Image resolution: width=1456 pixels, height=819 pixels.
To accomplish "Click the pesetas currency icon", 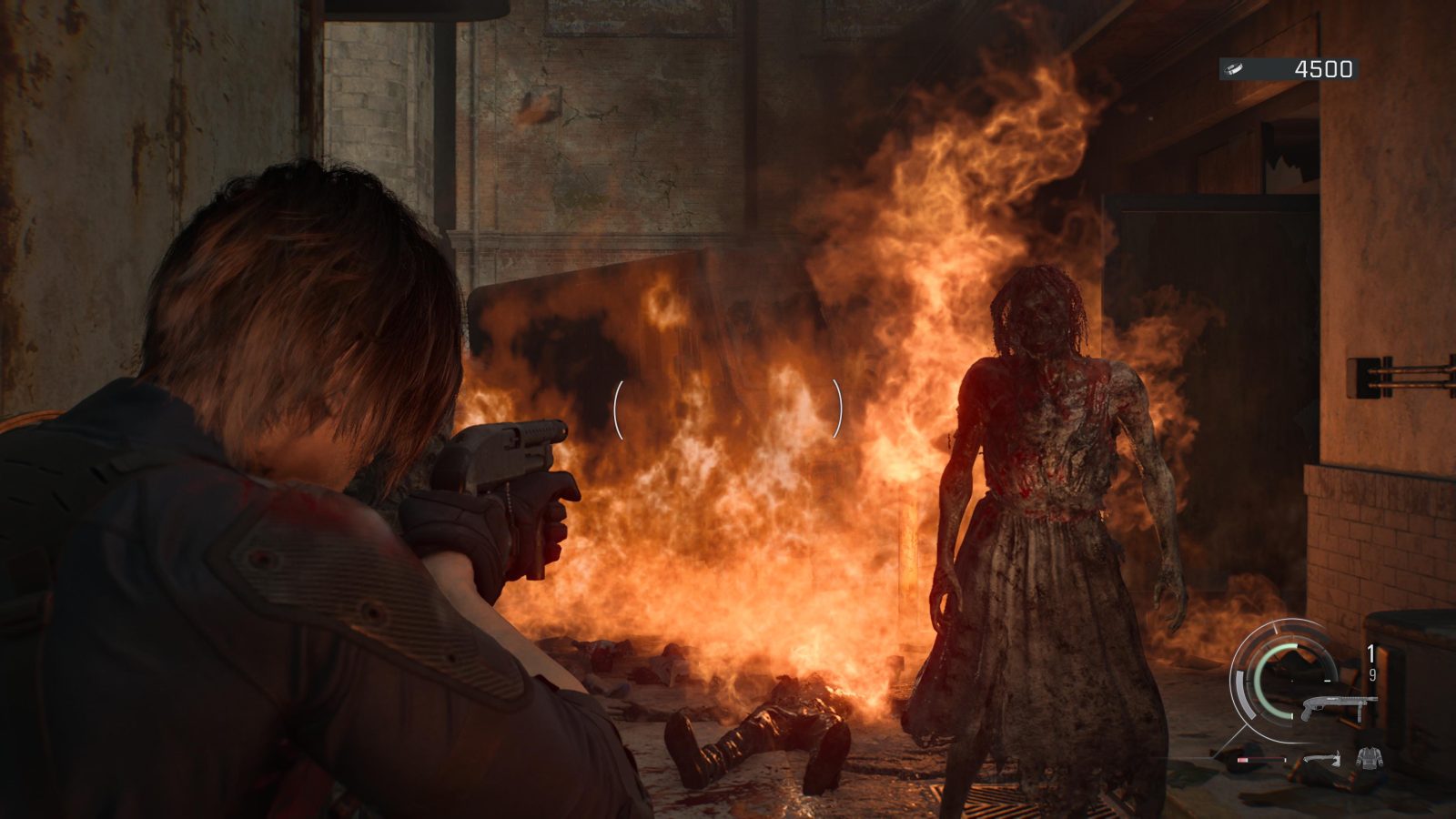I will 1233,67.
